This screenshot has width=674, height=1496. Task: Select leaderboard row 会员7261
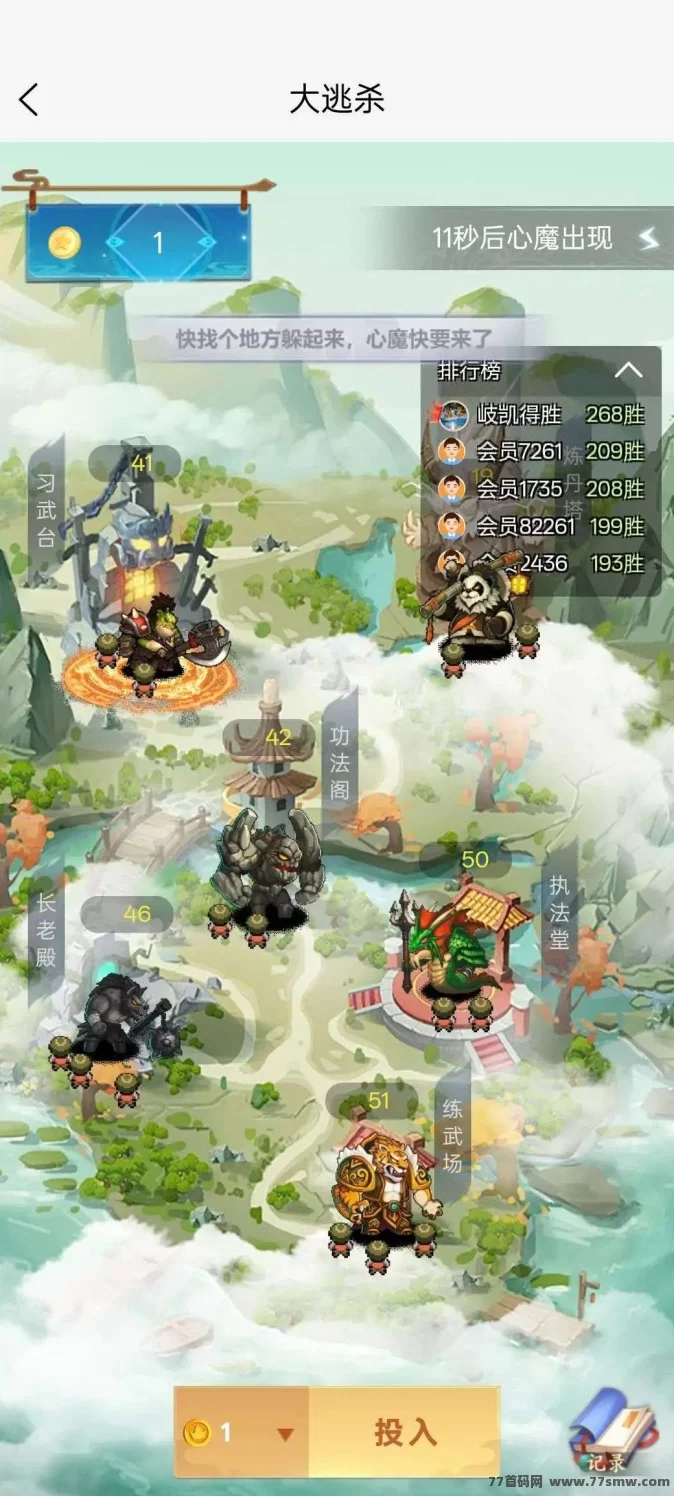(541, 451)
